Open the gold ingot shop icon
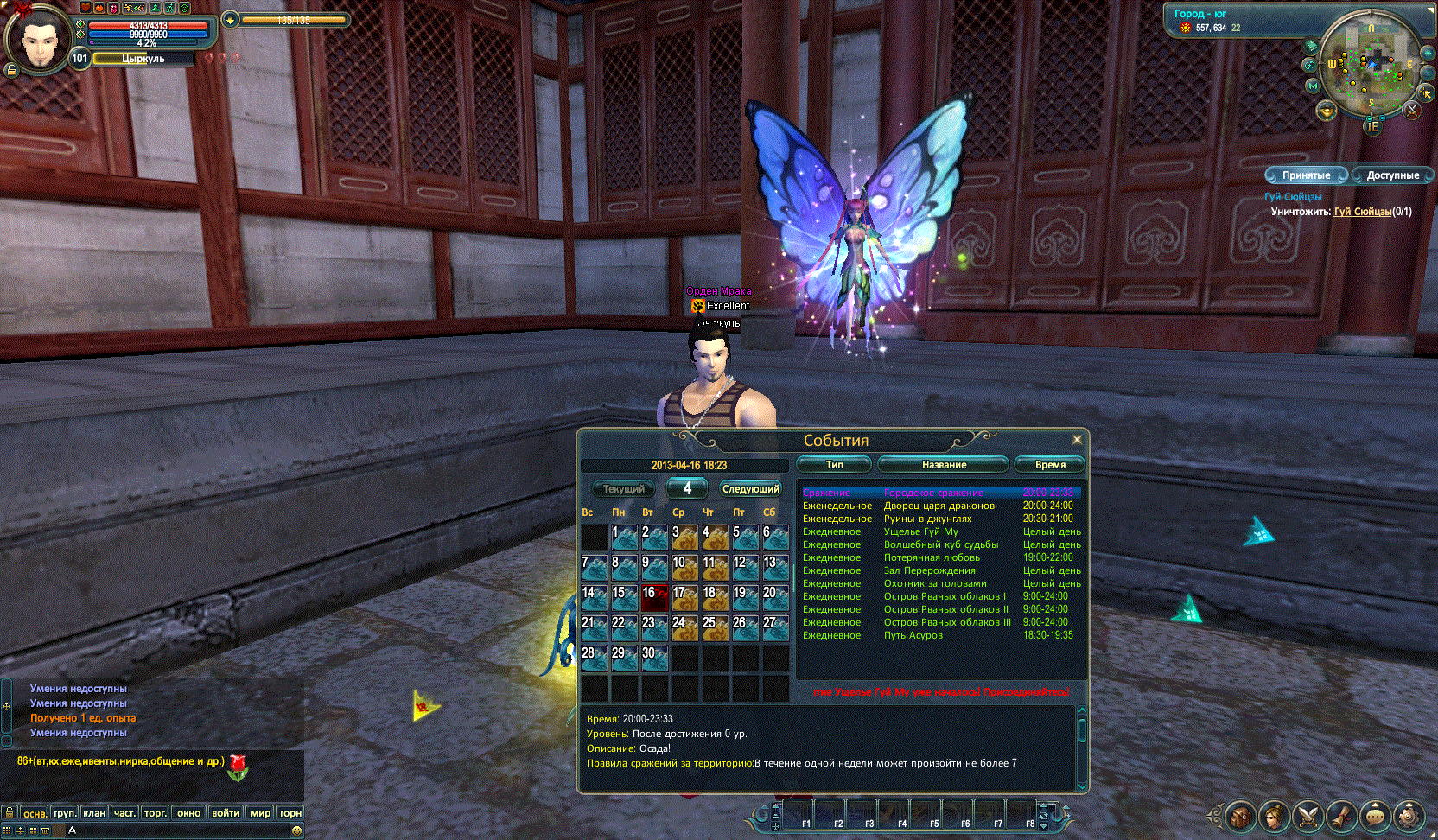The height and width of the screenshot is (840, 1438). click(x=1327, y=110)
